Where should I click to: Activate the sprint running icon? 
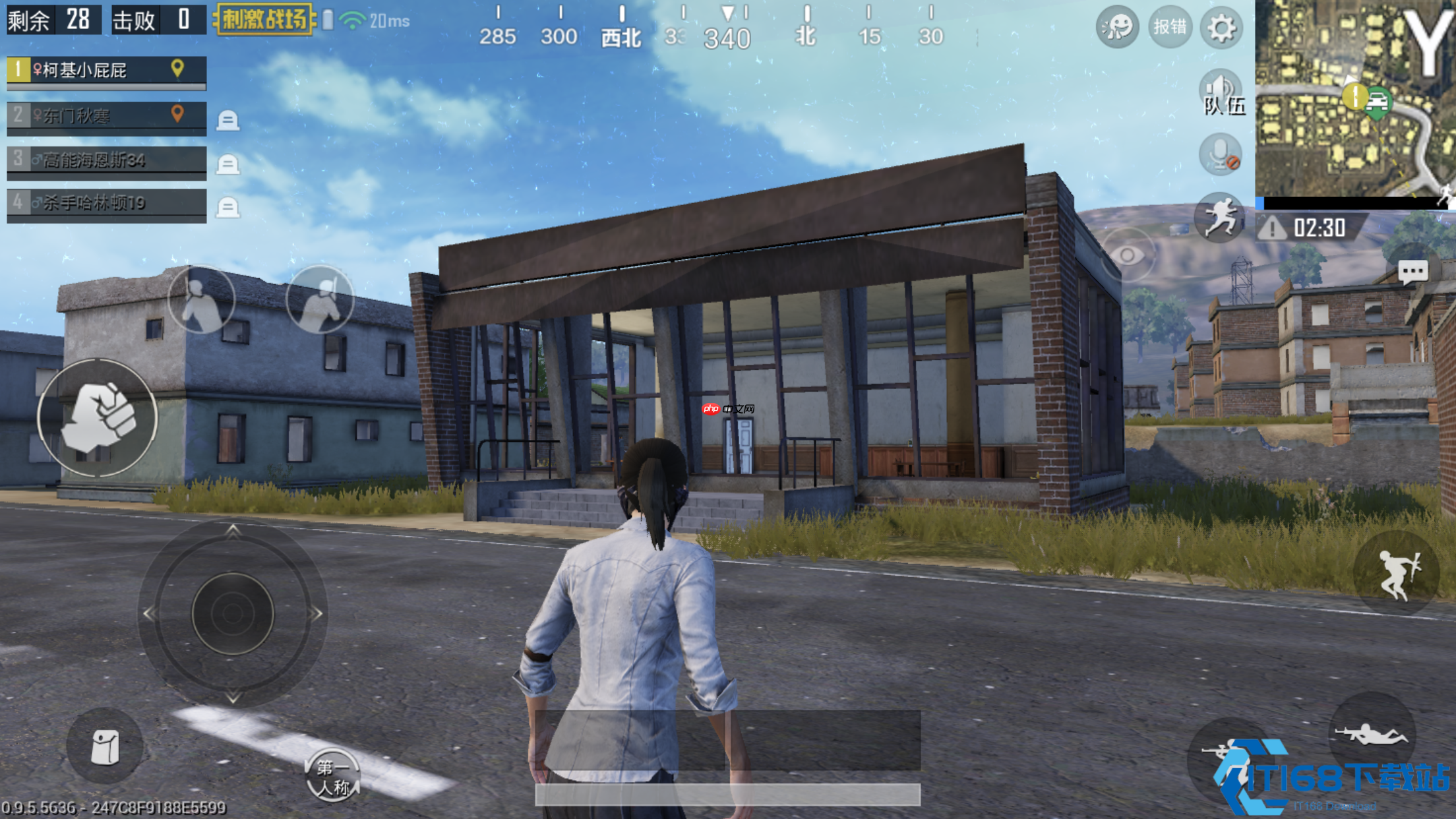pyautogui.click(x=1219, y=217)
